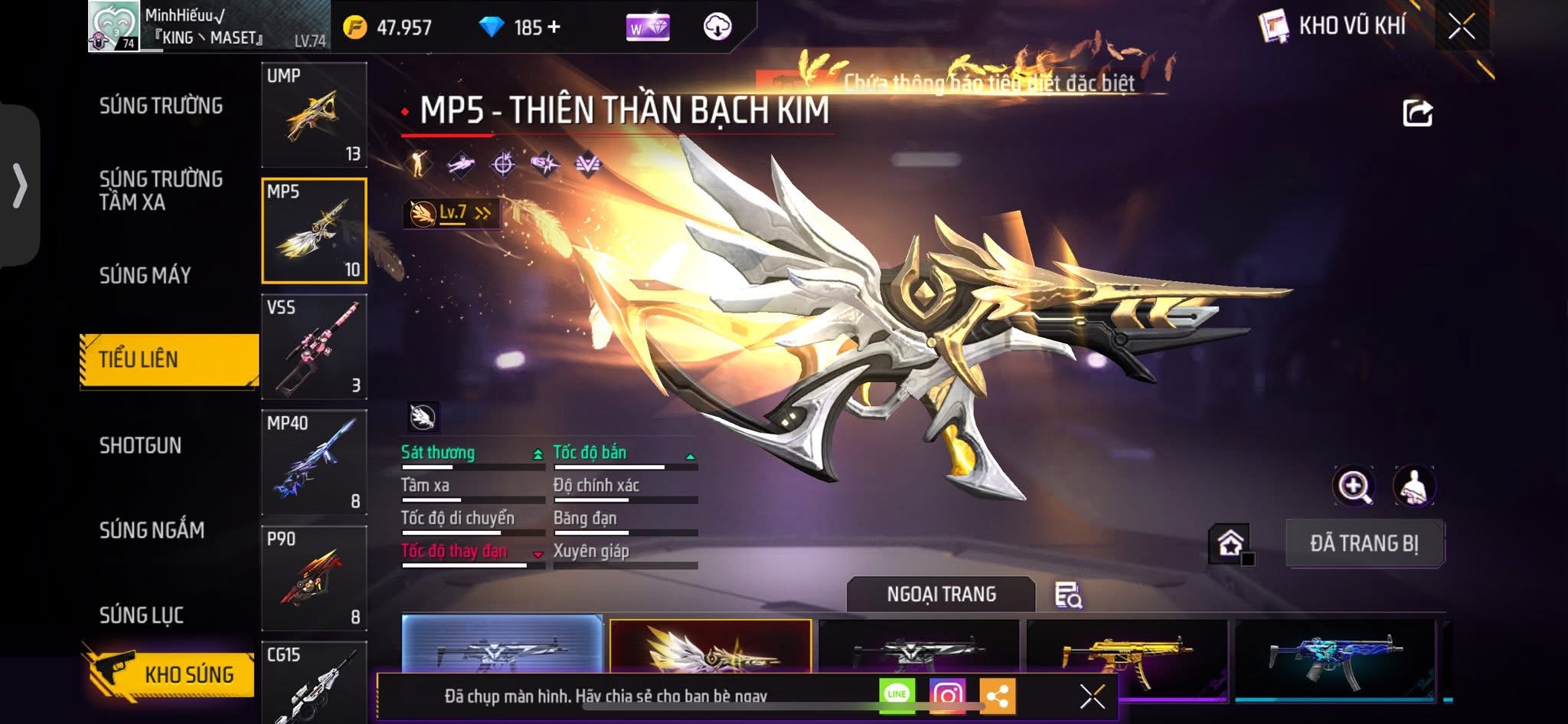Image resolution: width=1568 pixels, height=724 pixels.
Task: Select the Súng Trường category
Action: (161, 106)
